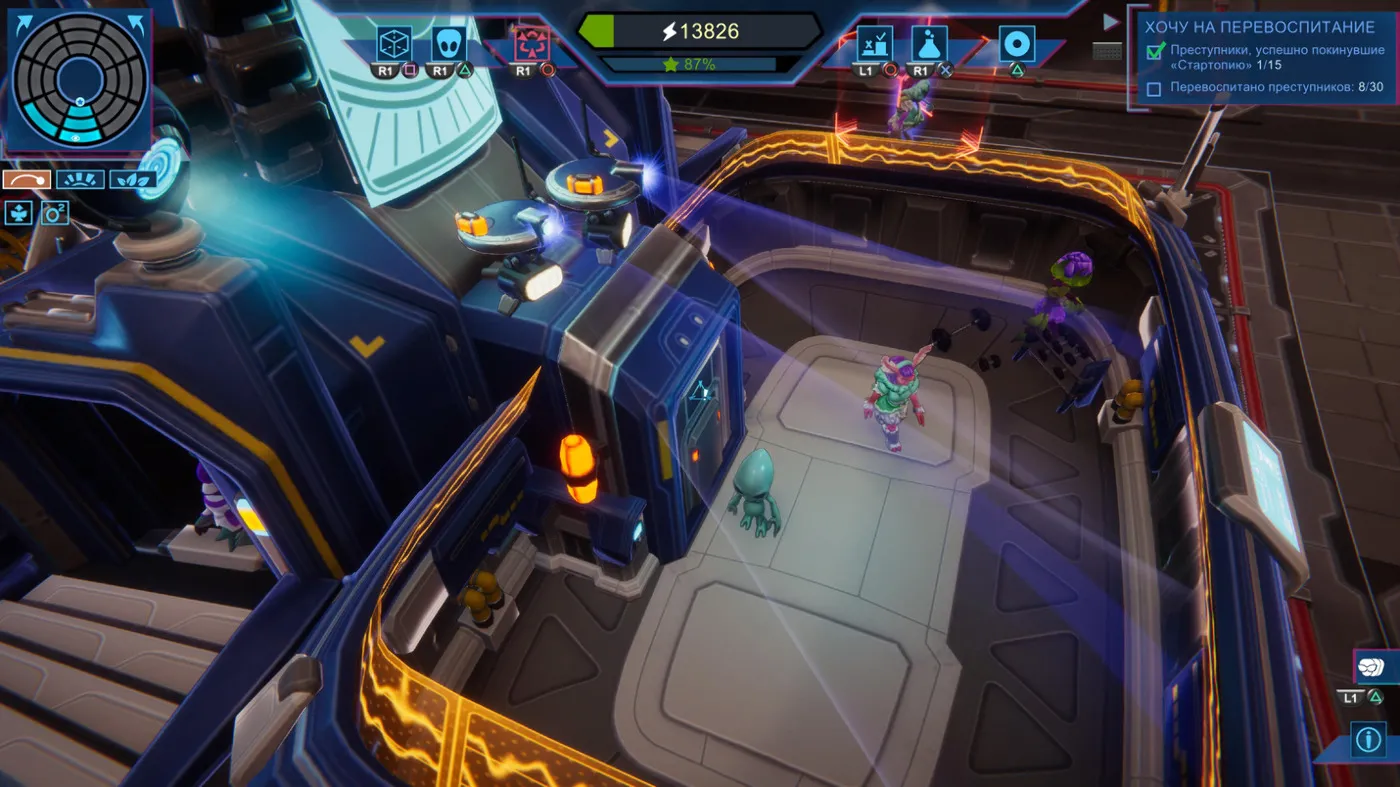Click the small keyboard icon
The image size is (1400, 787).
1107,50
